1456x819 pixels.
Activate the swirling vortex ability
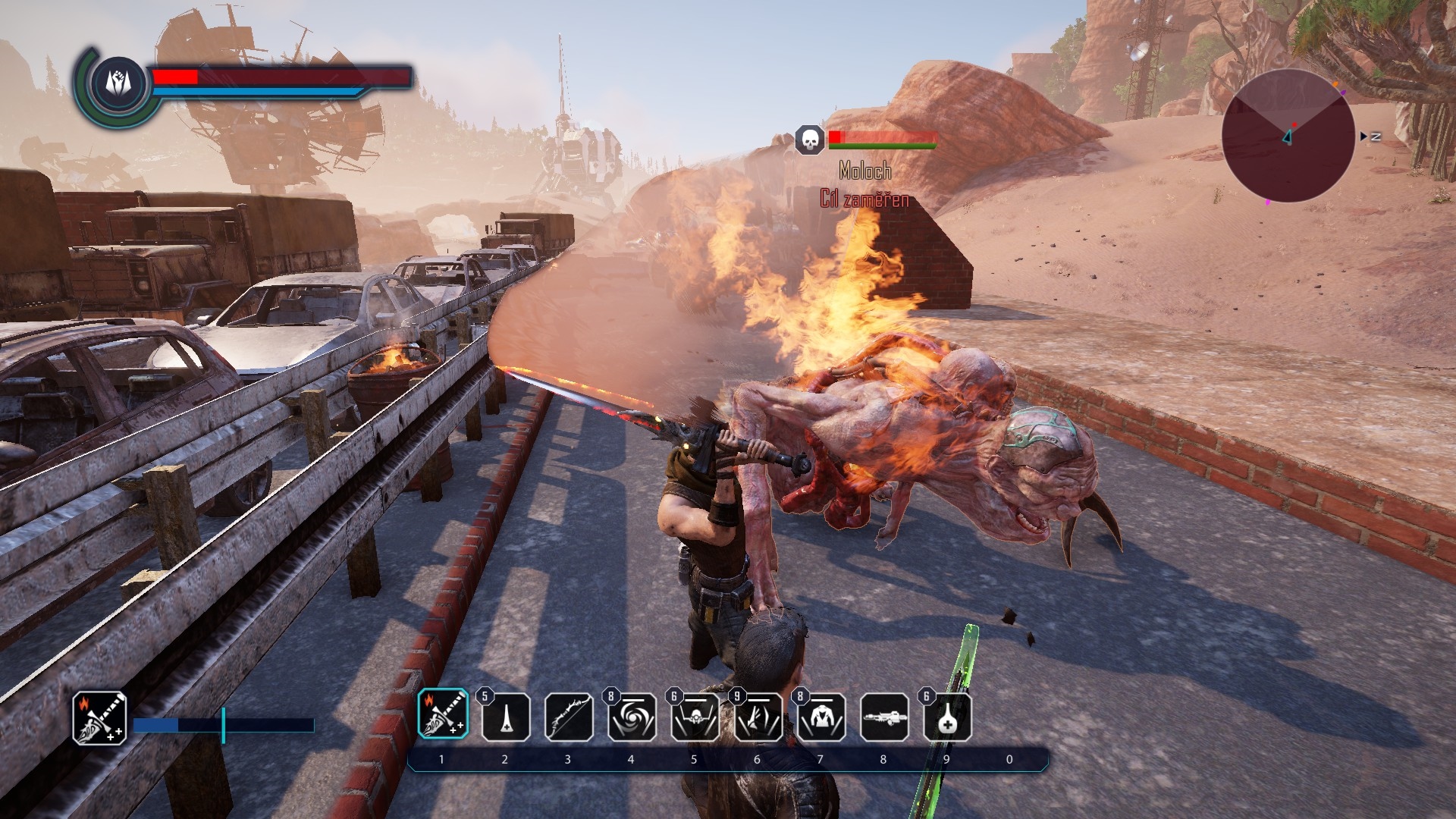631,717
